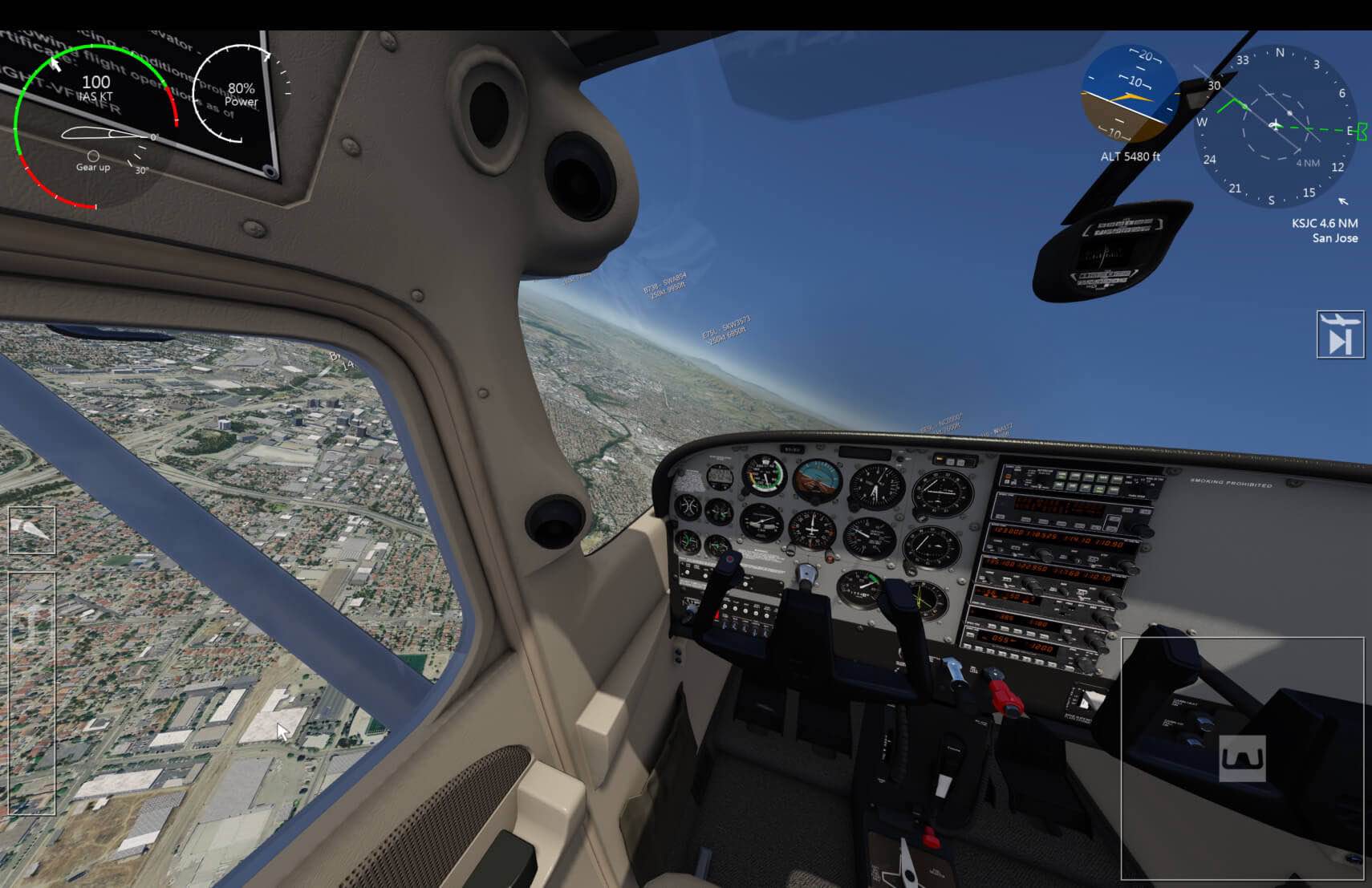Screen dimensions: 1372x888
Task: Select the airplane symbol on the navigation compass
Action: [x=1274, y=126]
